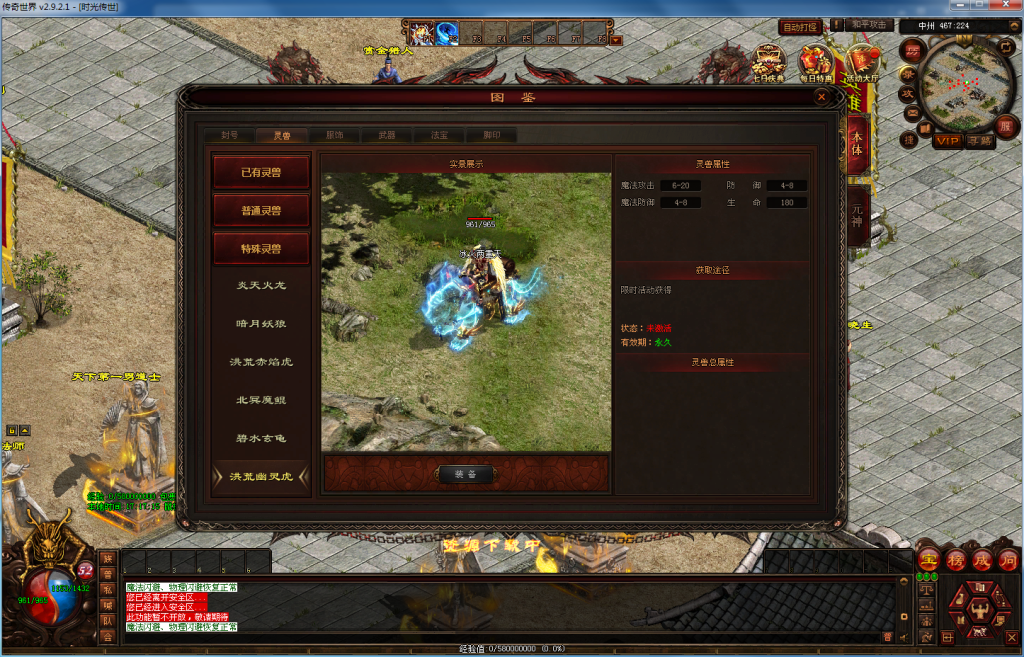Close the 图鉴 codex window
This screenshot has width=1024, height=657.
(x=822, y=97)
